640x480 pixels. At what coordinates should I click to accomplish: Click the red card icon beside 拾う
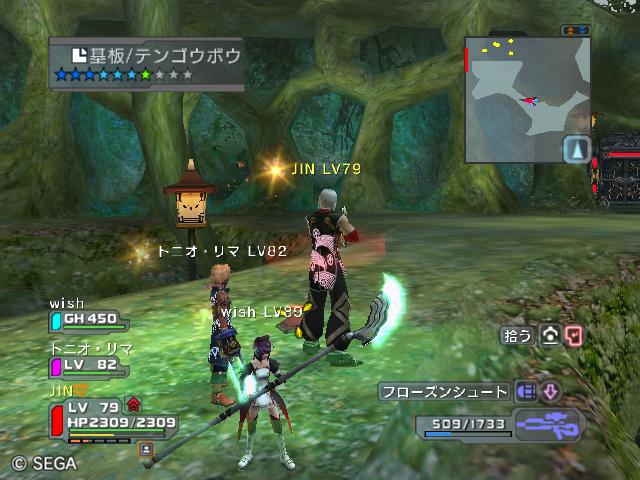[x=573, y=336]
